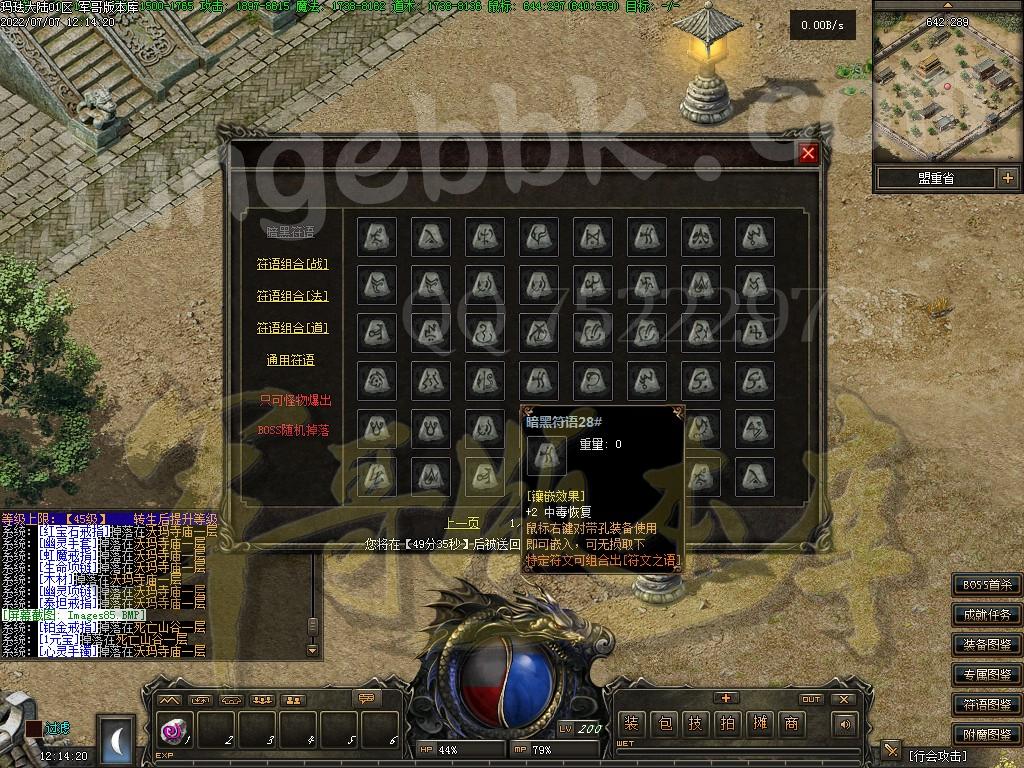Switch to 符语组合[道] taoist combinations
The image size is (1024, 768).
coord(292,328)
